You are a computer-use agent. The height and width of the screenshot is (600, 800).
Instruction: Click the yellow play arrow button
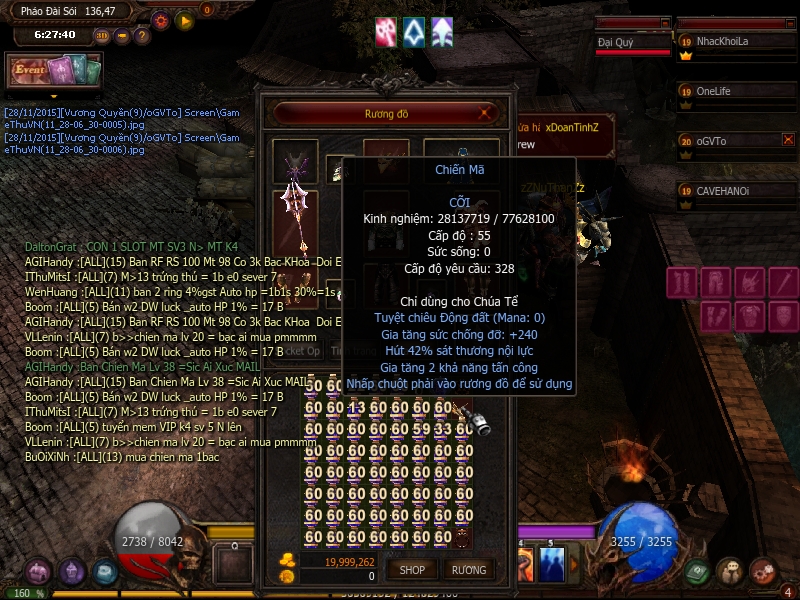[x=184, y=20]
